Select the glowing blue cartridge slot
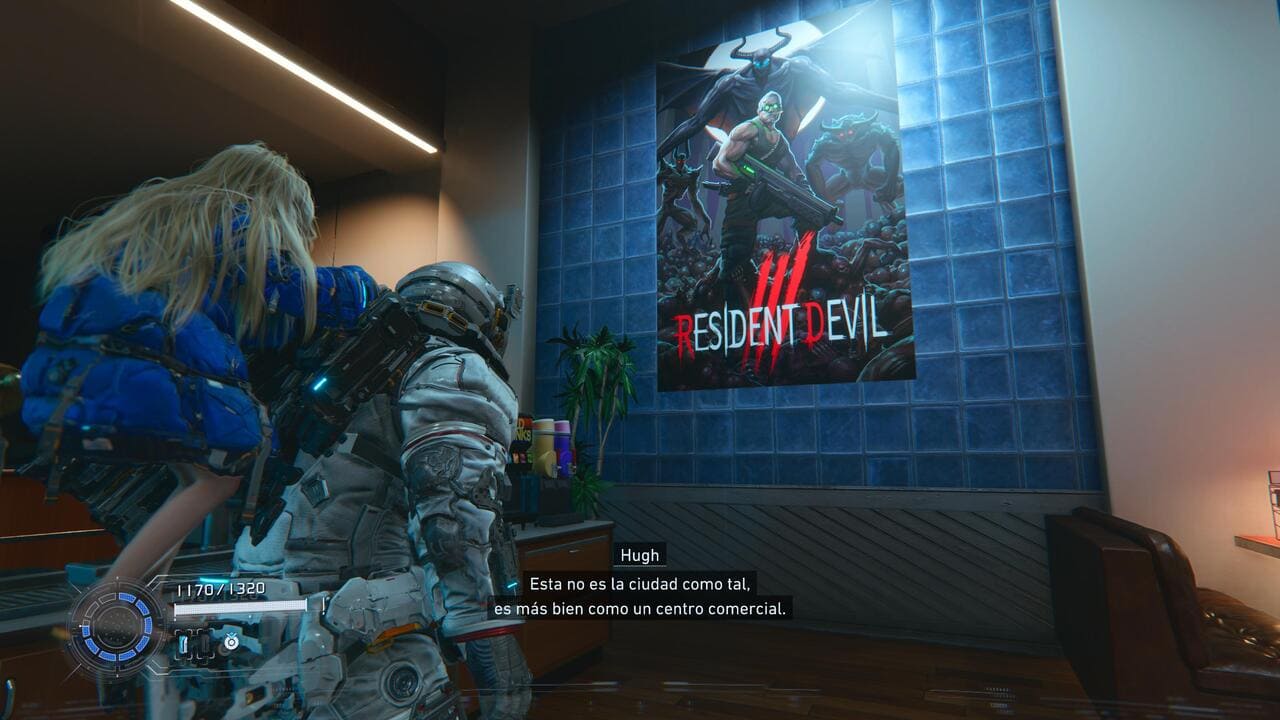Screen dimensions: 1280x720 pos(183,645)
